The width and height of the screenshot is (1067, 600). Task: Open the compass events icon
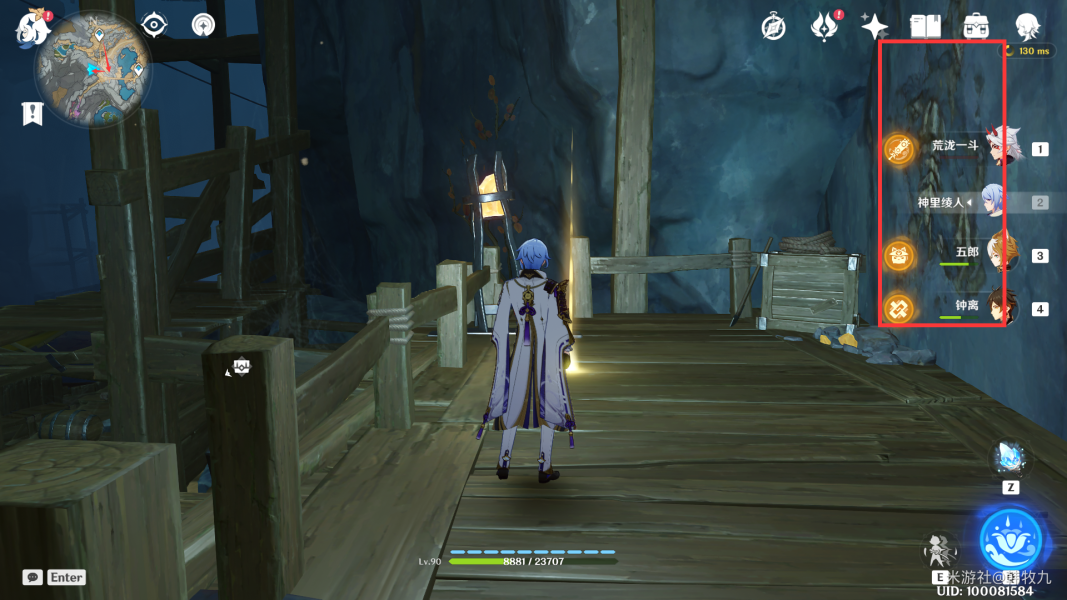773,27
